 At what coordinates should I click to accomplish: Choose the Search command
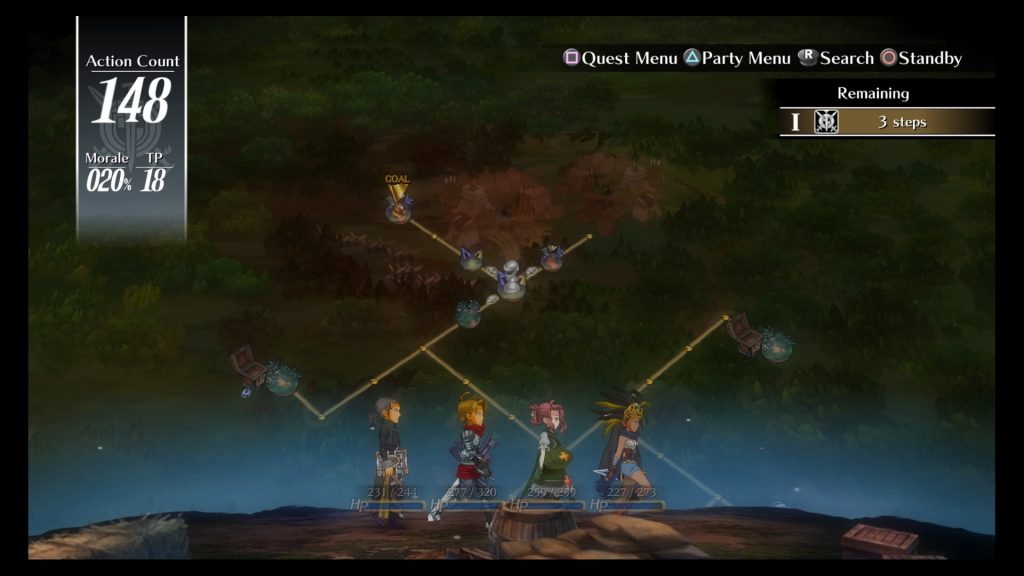coord(835,58)
